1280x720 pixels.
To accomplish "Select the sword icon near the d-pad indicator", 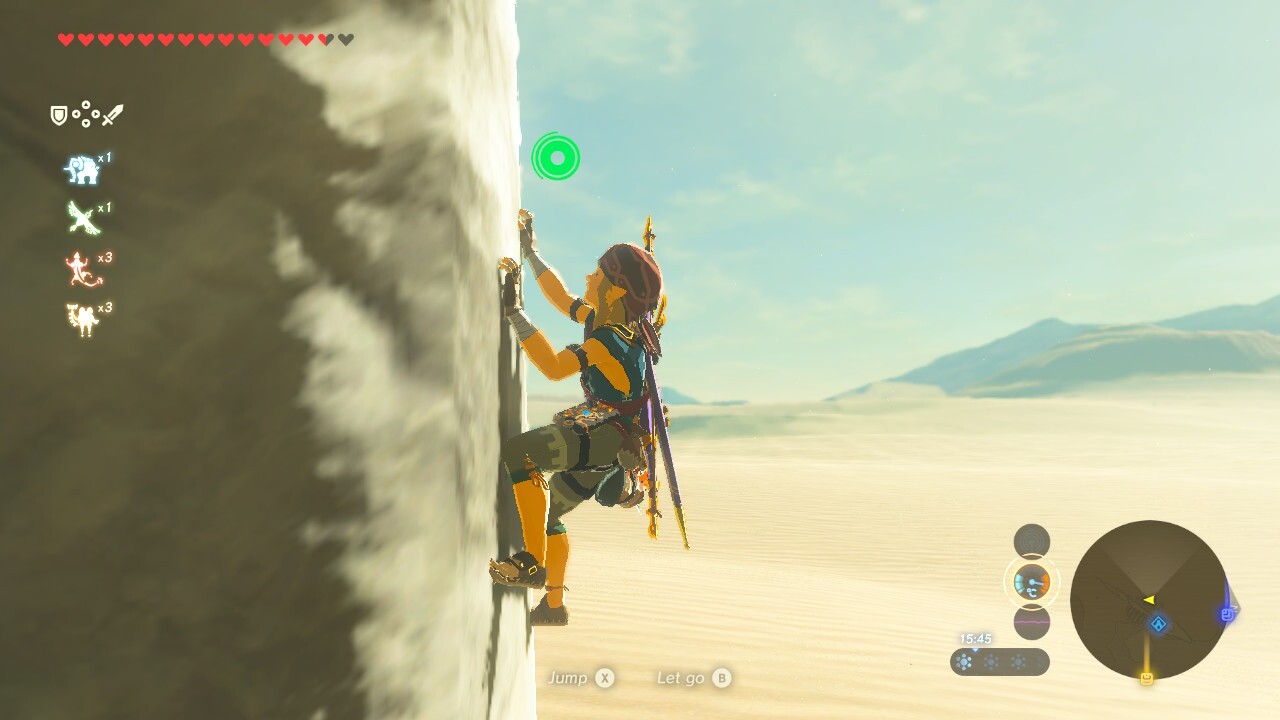I will [x=113, y=112].
